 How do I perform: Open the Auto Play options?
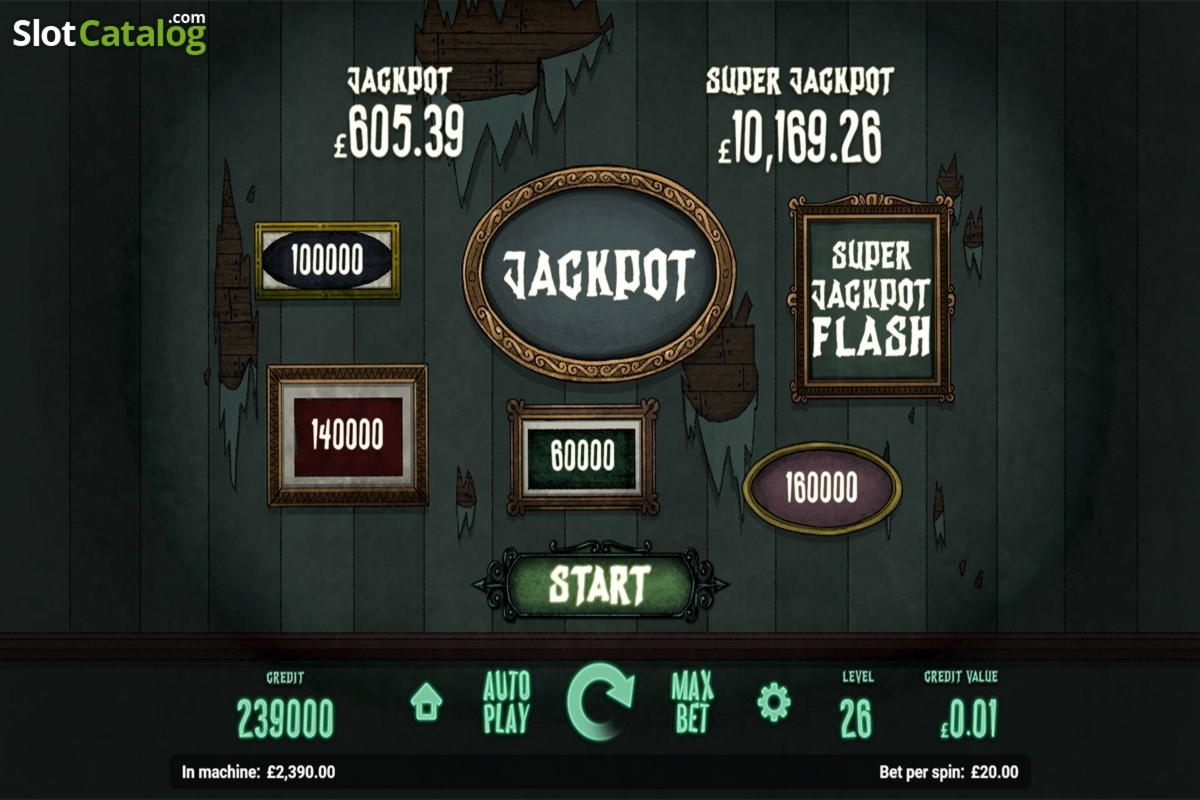(506, 703)
